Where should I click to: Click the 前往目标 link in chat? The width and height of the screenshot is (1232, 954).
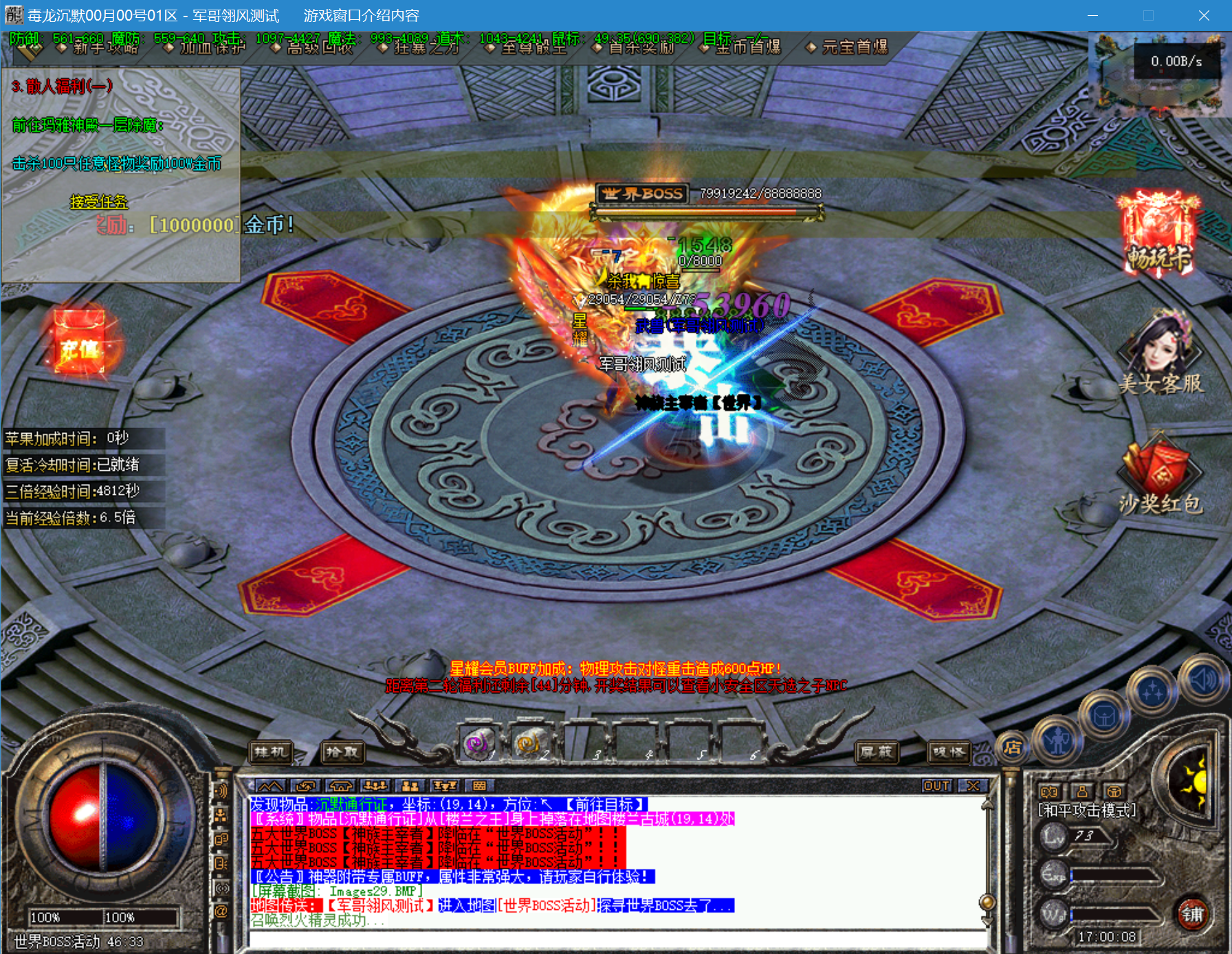605,804
